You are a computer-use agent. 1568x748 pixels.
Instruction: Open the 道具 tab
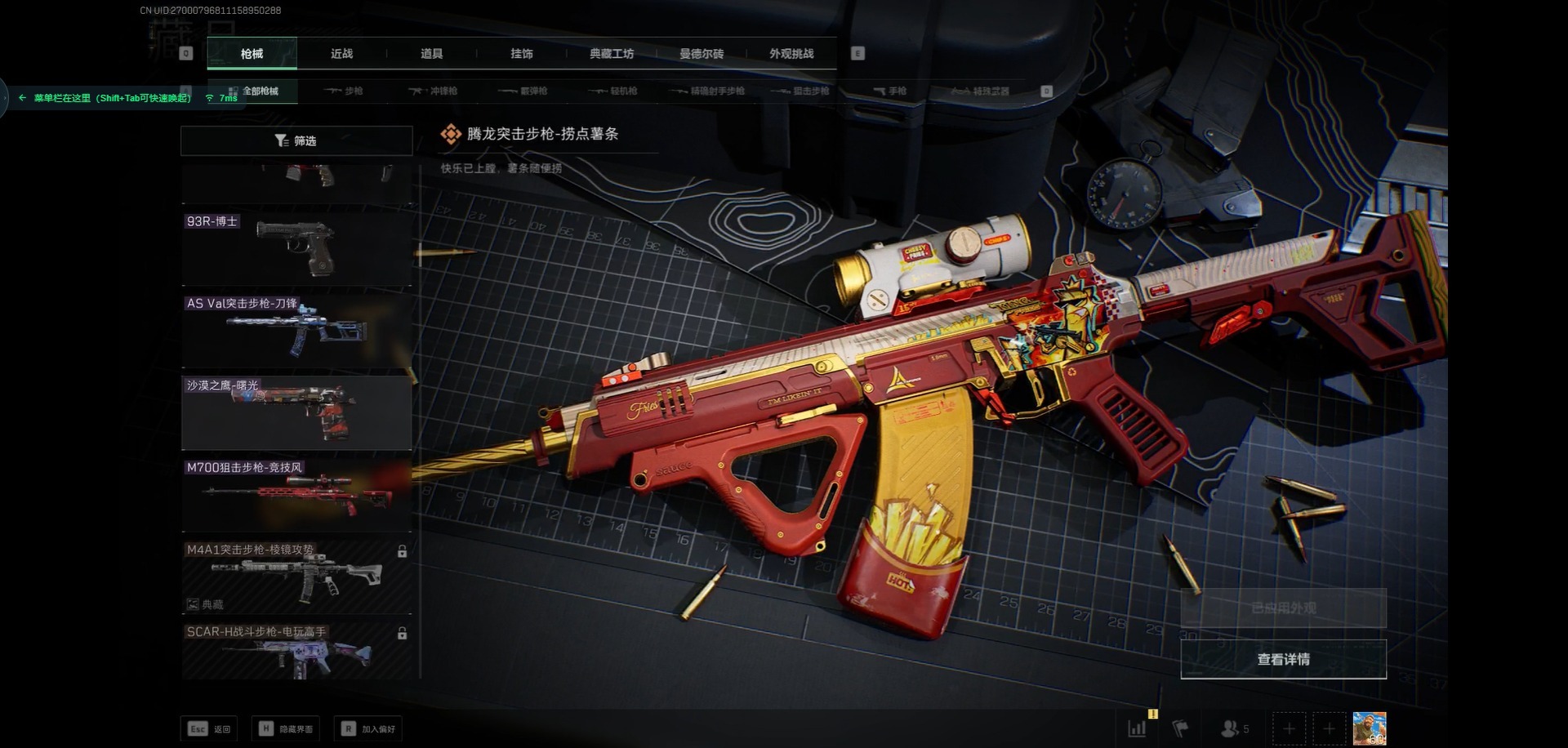tap(431, 54)
